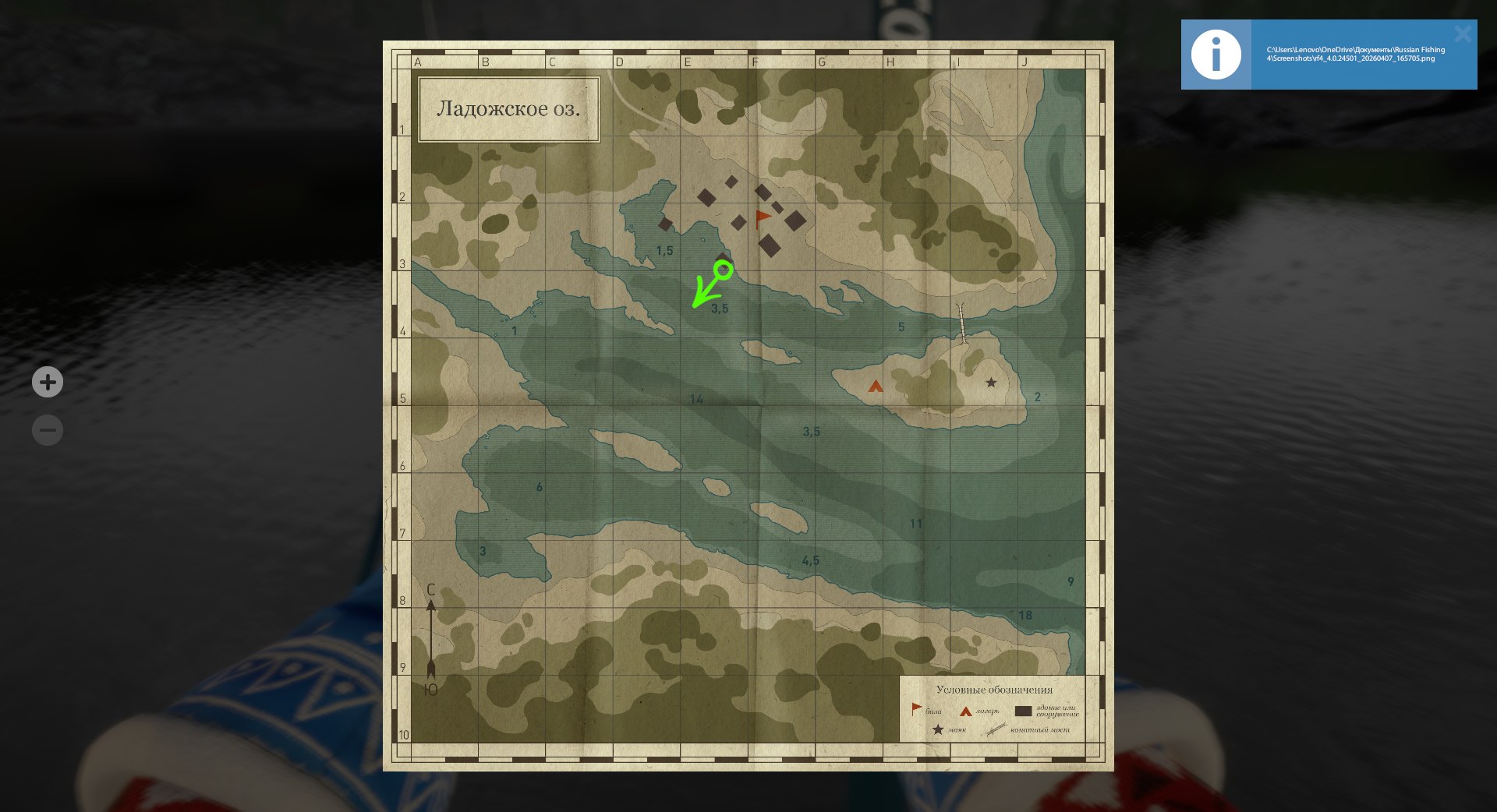Click the red base flag marker
The height and width of the screenshot is (812, 1497).
pos(763,218)
